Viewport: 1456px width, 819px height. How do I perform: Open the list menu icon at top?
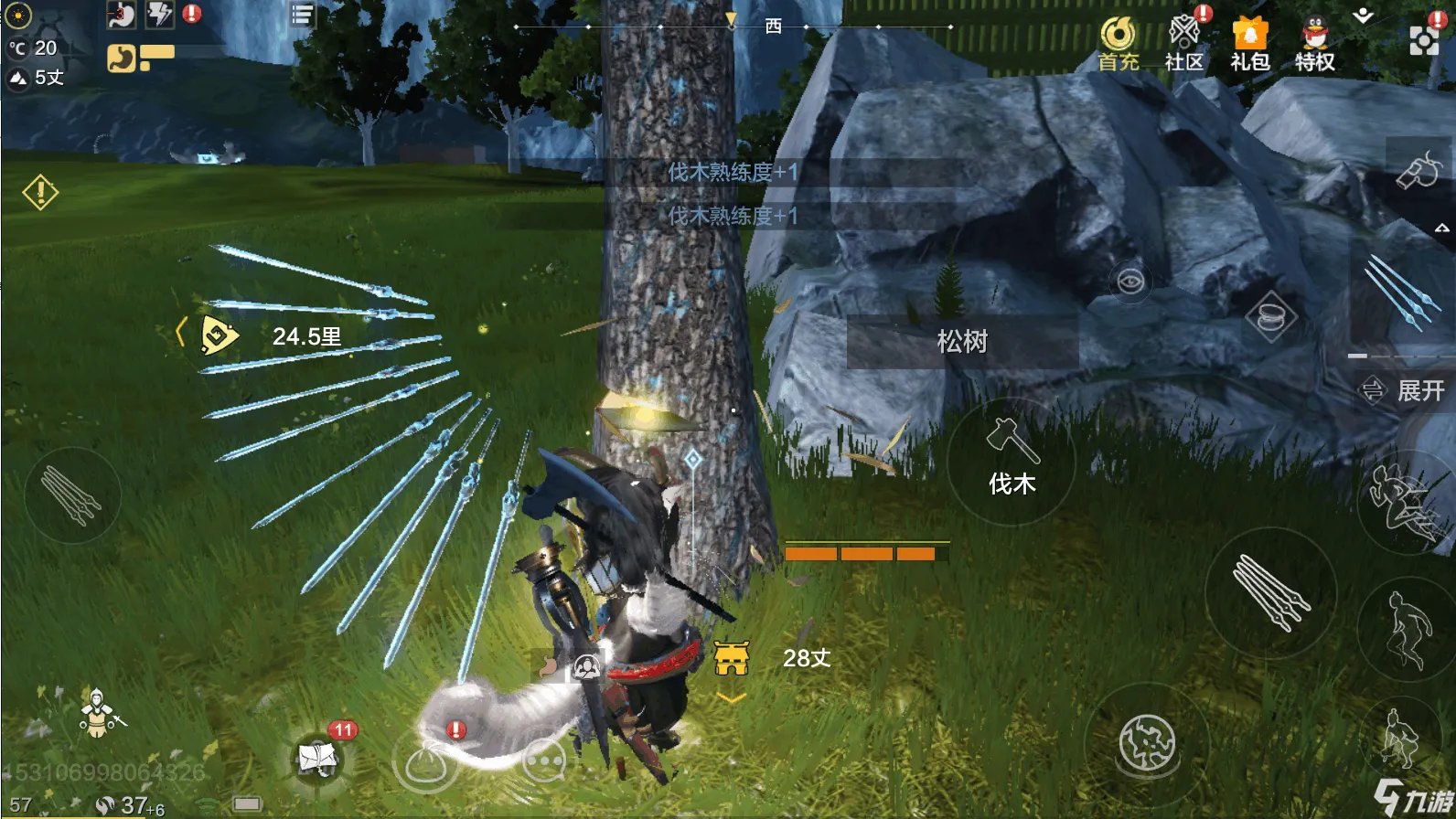click(302, 15)
